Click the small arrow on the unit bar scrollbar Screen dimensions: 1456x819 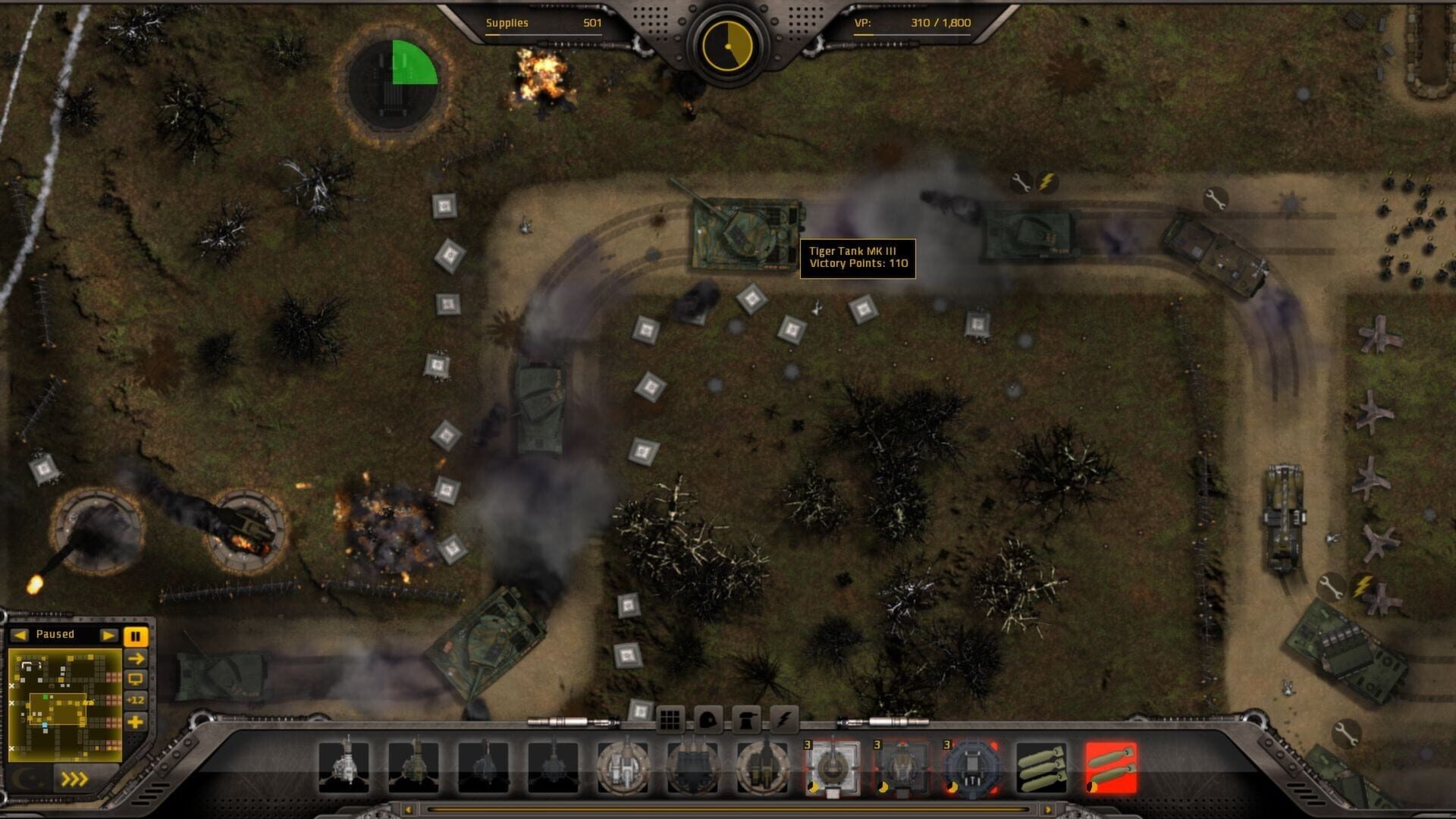pyautogui.click(x=407, y=811)
